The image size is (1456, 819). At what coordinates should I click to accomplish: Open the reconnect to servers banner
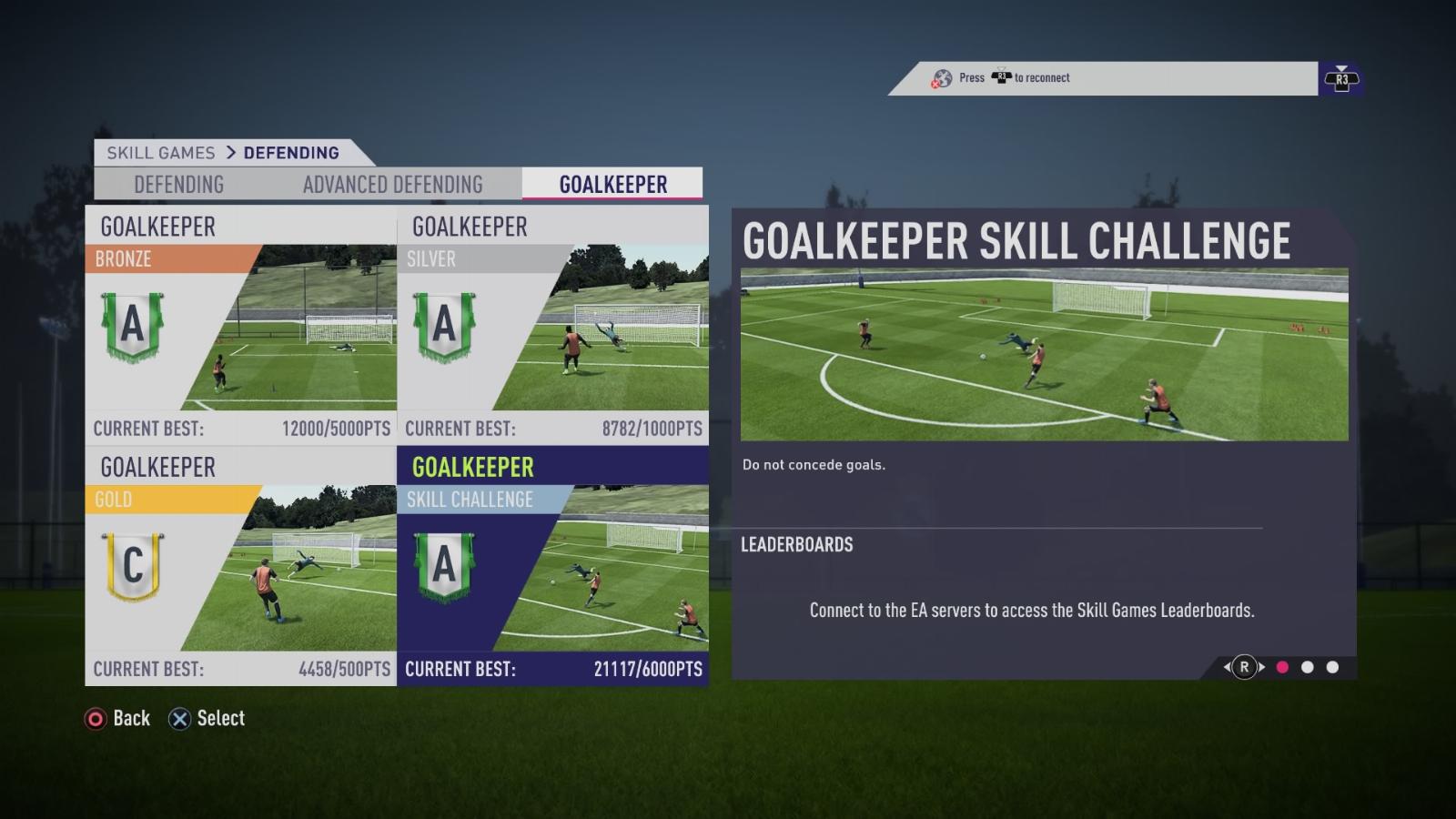[x=1103, y=78]
